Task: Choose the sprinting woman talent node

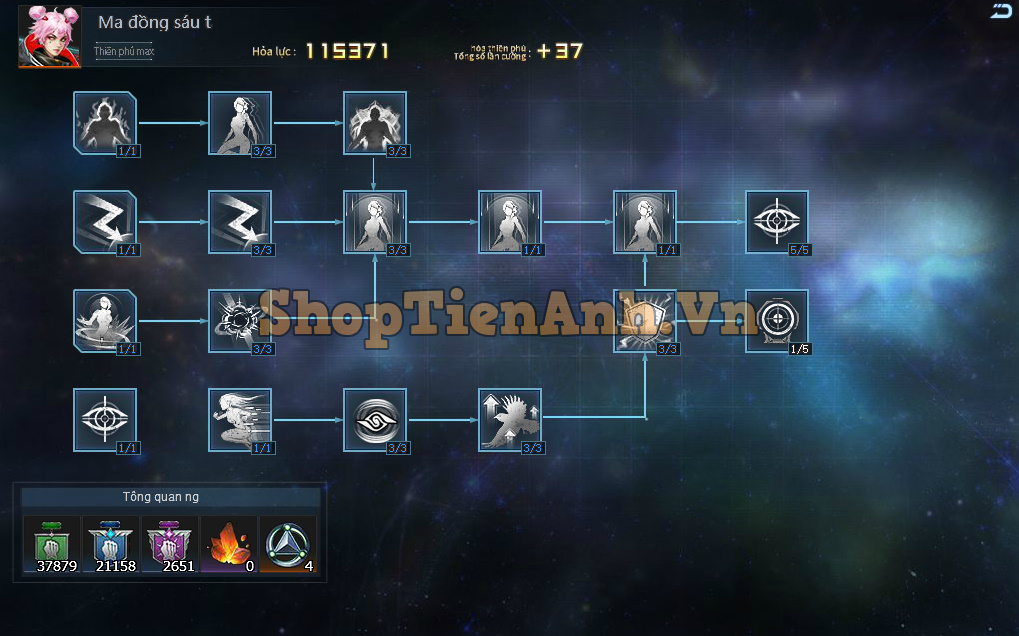Action: [x=240, y=420]
